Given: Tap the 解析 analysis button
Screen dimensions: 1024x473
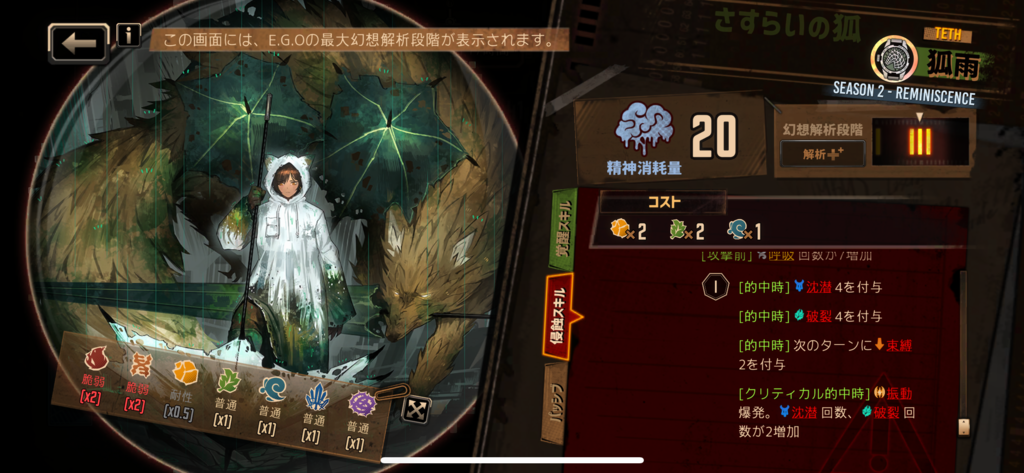Looking at the screenshot, I should (821, 154).
